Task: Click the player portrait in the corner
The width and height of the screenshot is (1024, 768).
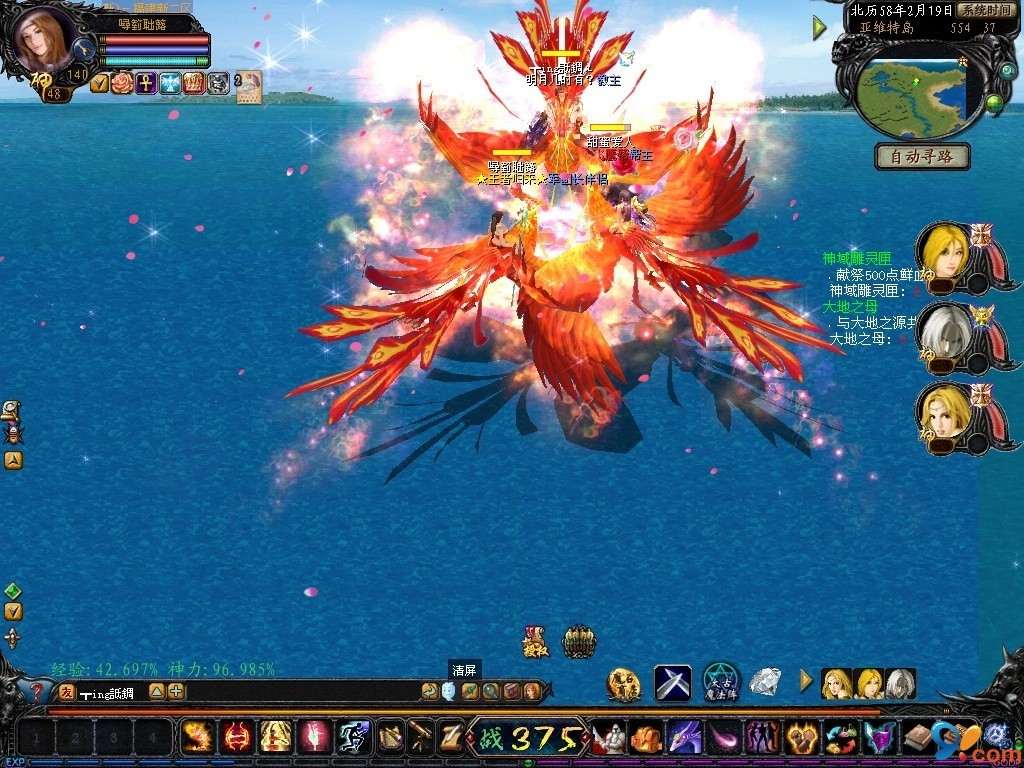Action: pyautogui.click(x=42, y=40)
